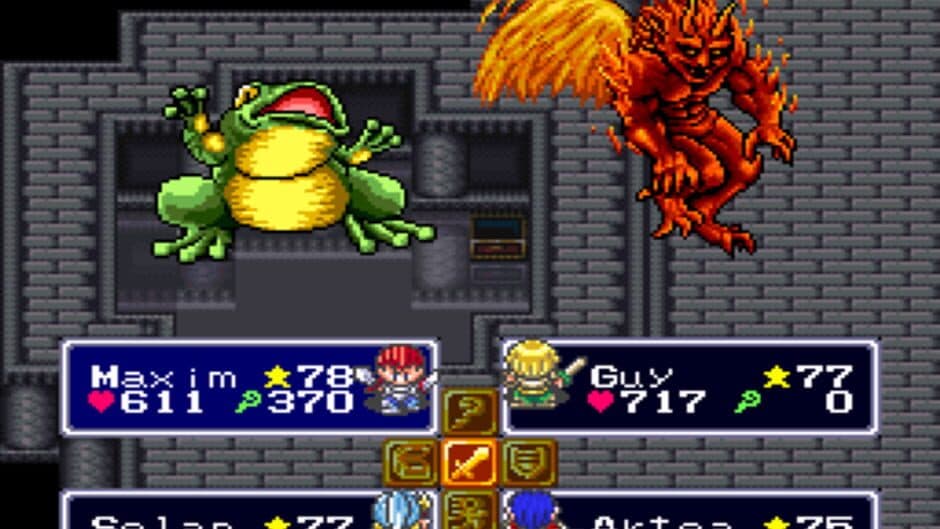This screenshot has width=940, height=529.
Task: Select Guy's party status panel
Action: pyautogui.click(x=690, y=388)
